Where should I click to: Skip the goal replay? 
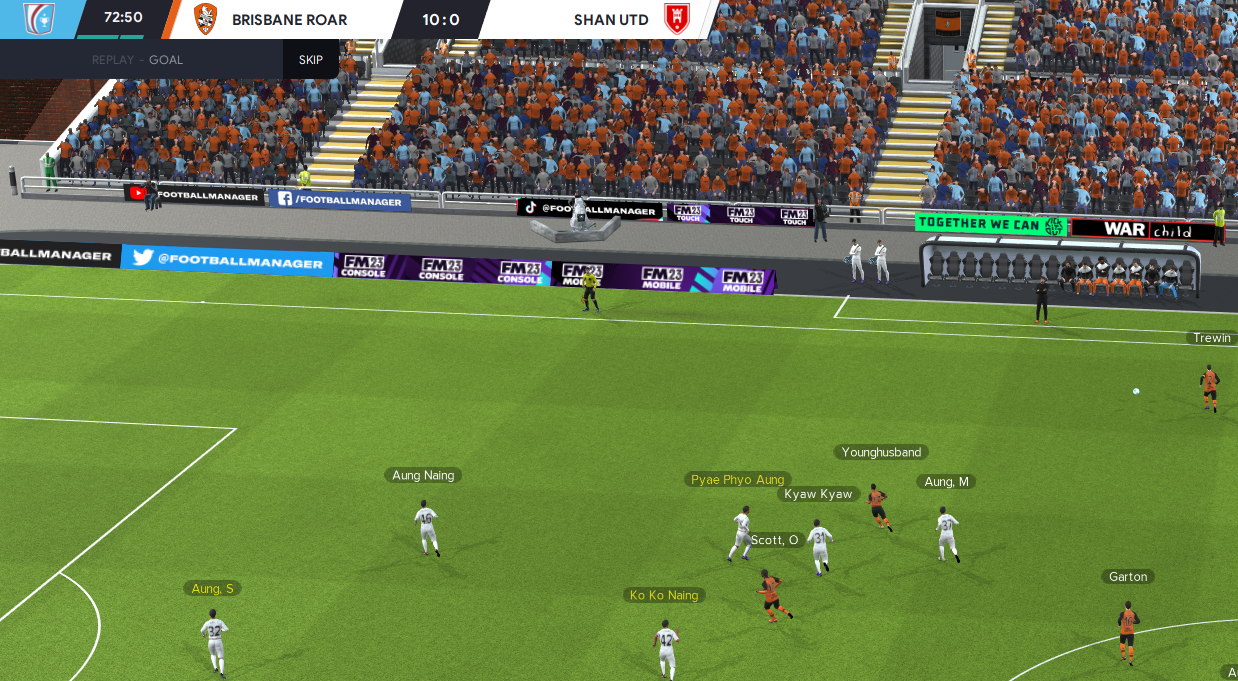[x=311, y=59]
